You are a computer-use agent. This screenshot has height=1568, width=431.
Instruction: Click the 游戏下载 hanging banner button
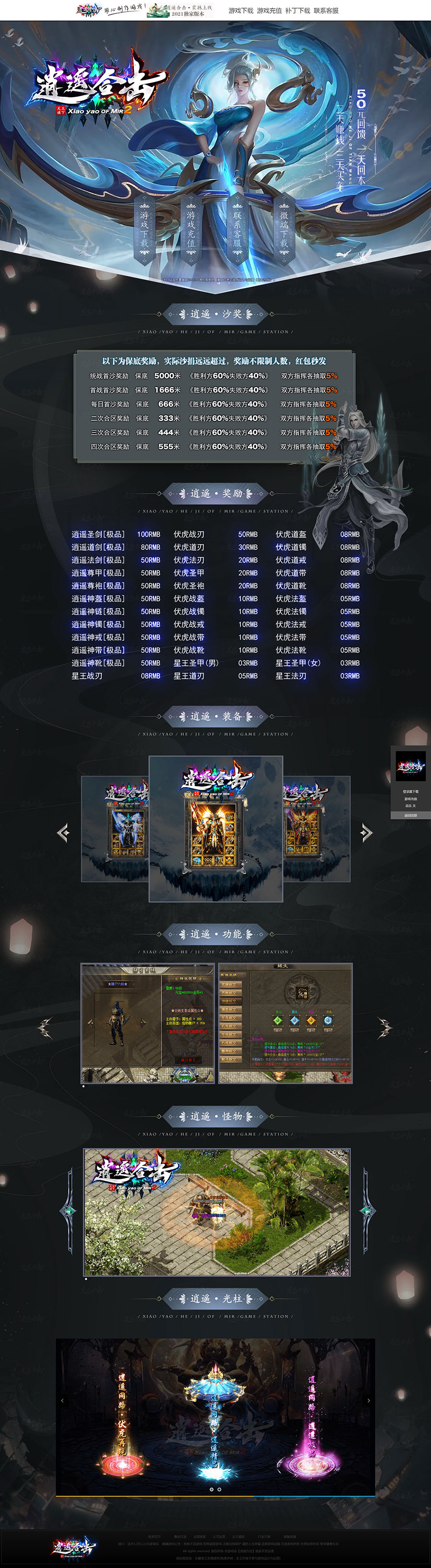(x=144, y=229)
